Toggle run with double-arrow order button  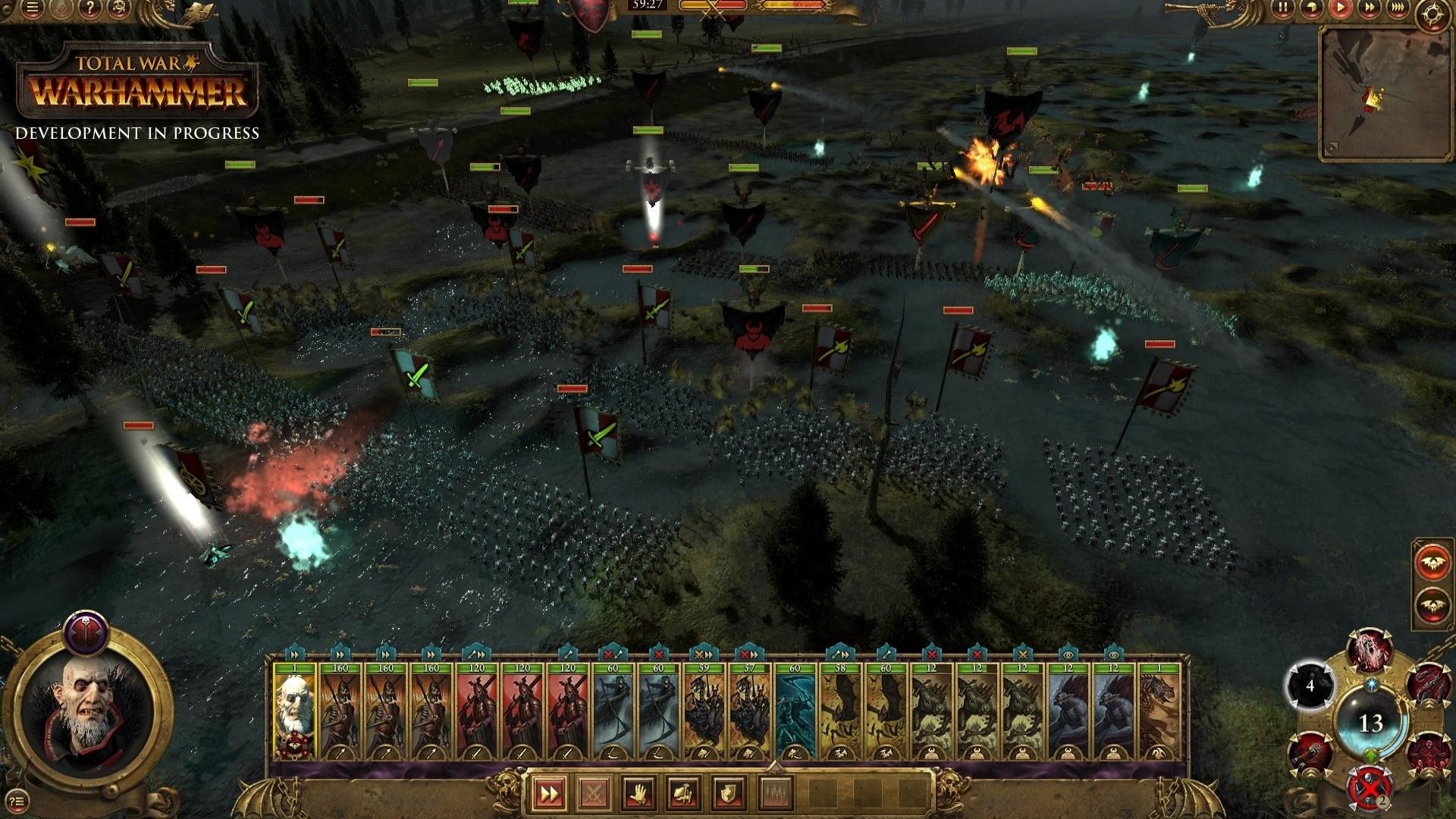pos(548,794)
